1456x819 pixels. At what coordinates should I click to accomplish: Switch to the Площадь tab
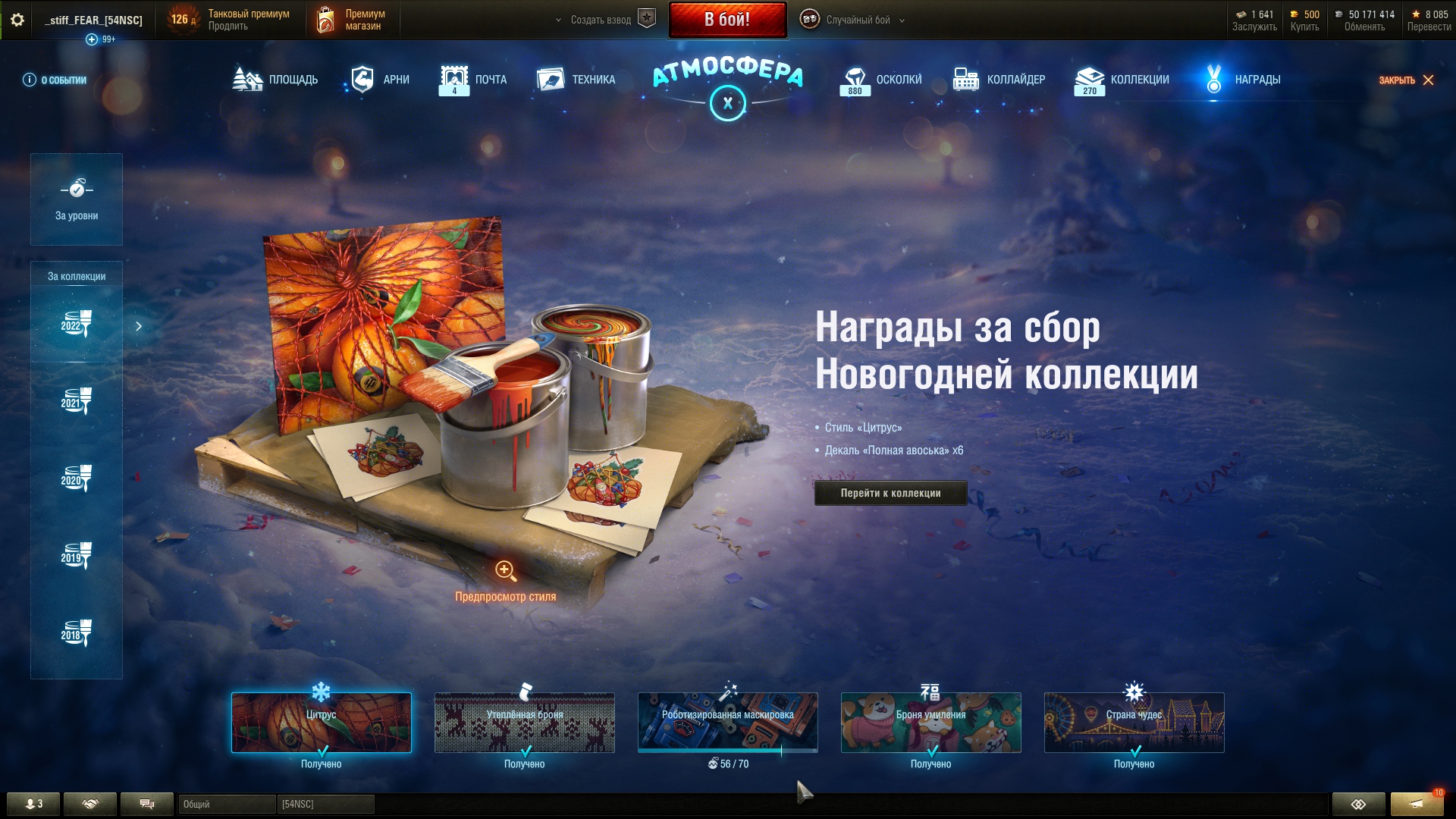275,80
